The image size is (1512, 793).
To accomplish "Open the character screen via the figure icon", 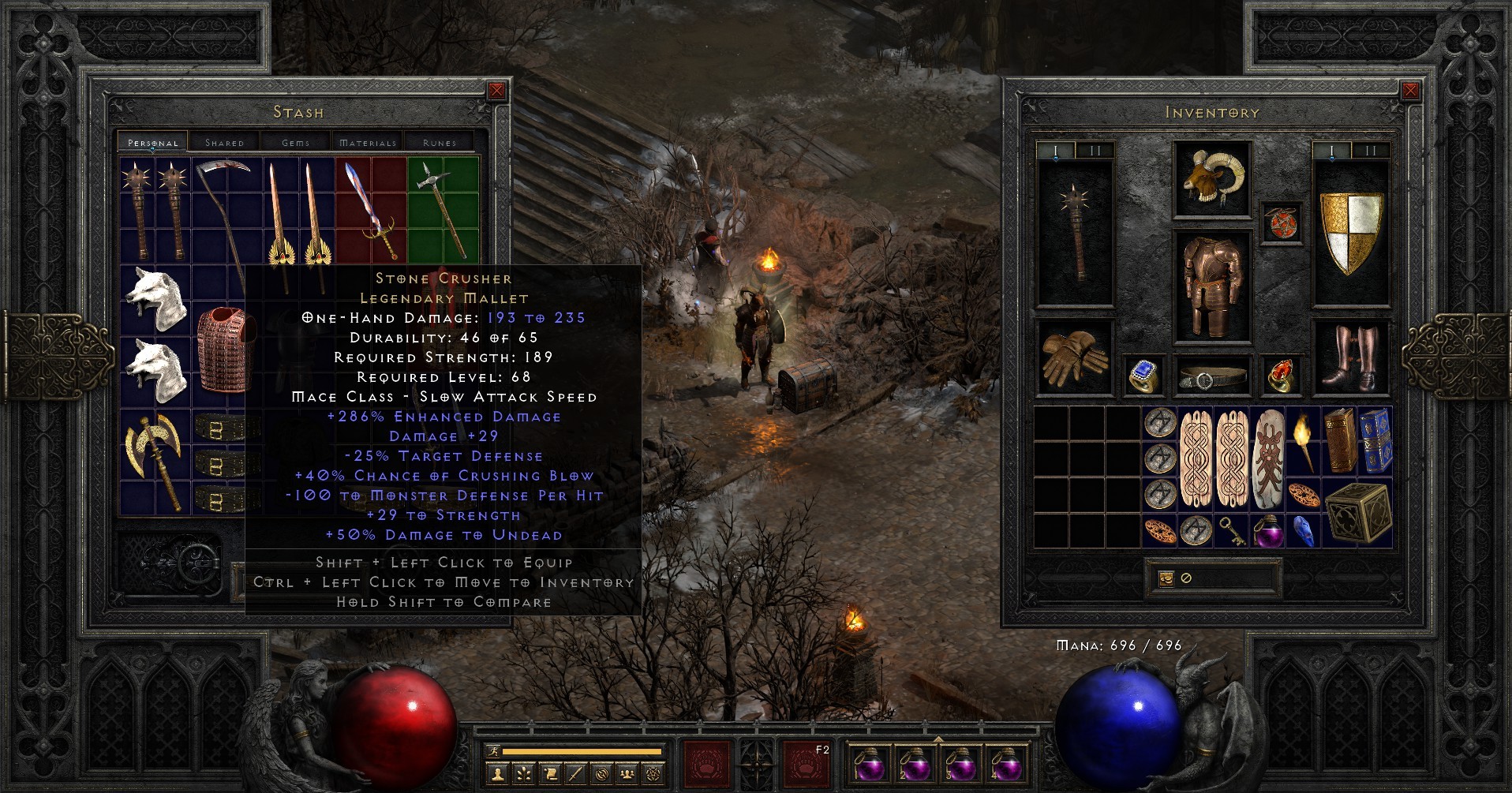I will (498, 775).
